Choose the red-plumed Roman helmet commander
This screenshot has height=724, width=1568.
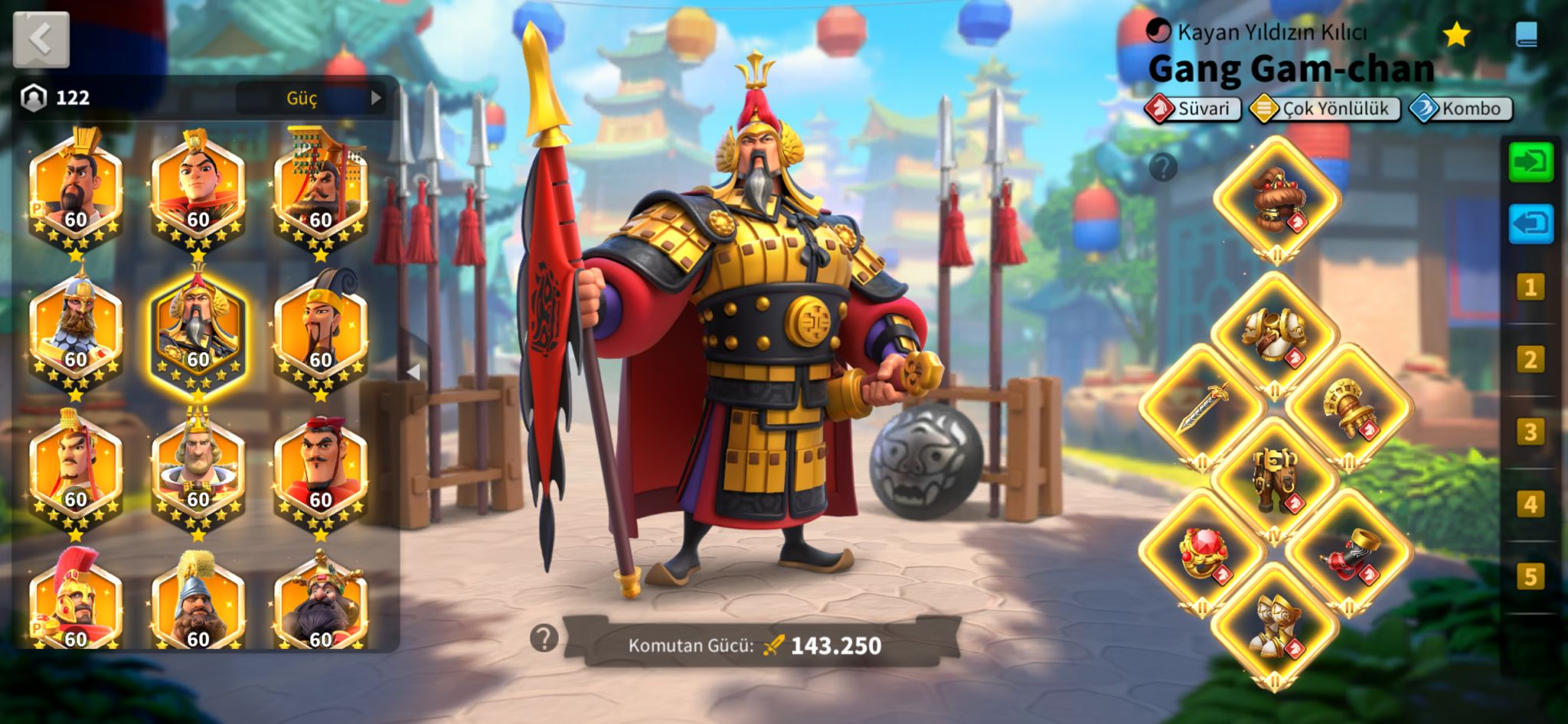point(76,601)
